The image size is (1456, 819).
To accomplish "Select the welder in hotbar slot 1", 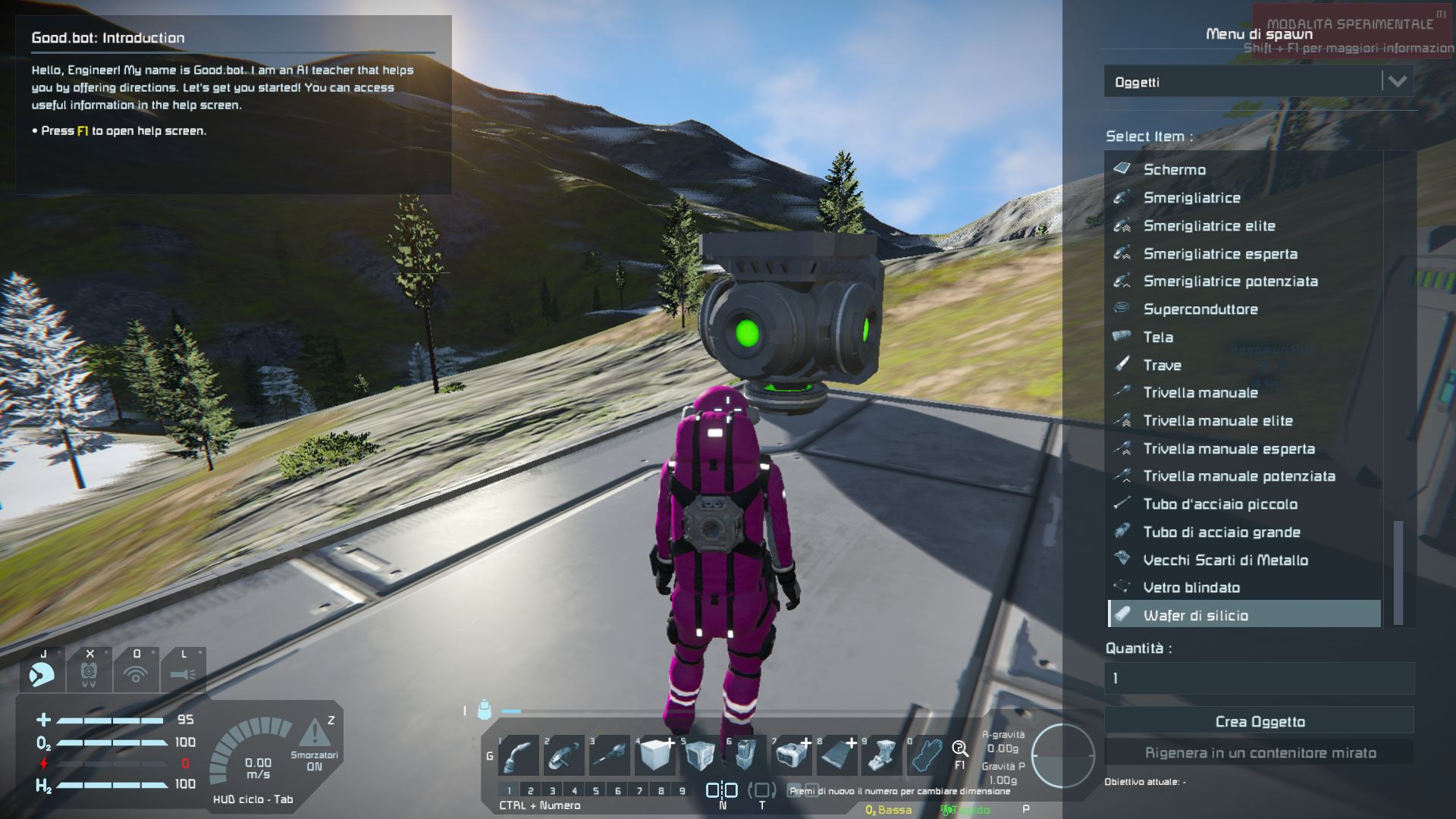I will point(519,755).
